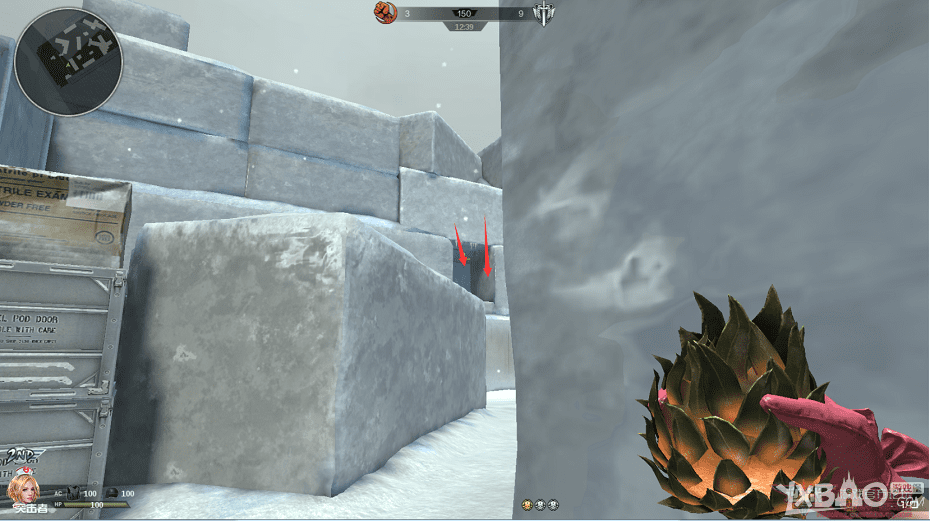Select the red fist team emblem
Screen dimensions: 930x521
pos(385,12)
